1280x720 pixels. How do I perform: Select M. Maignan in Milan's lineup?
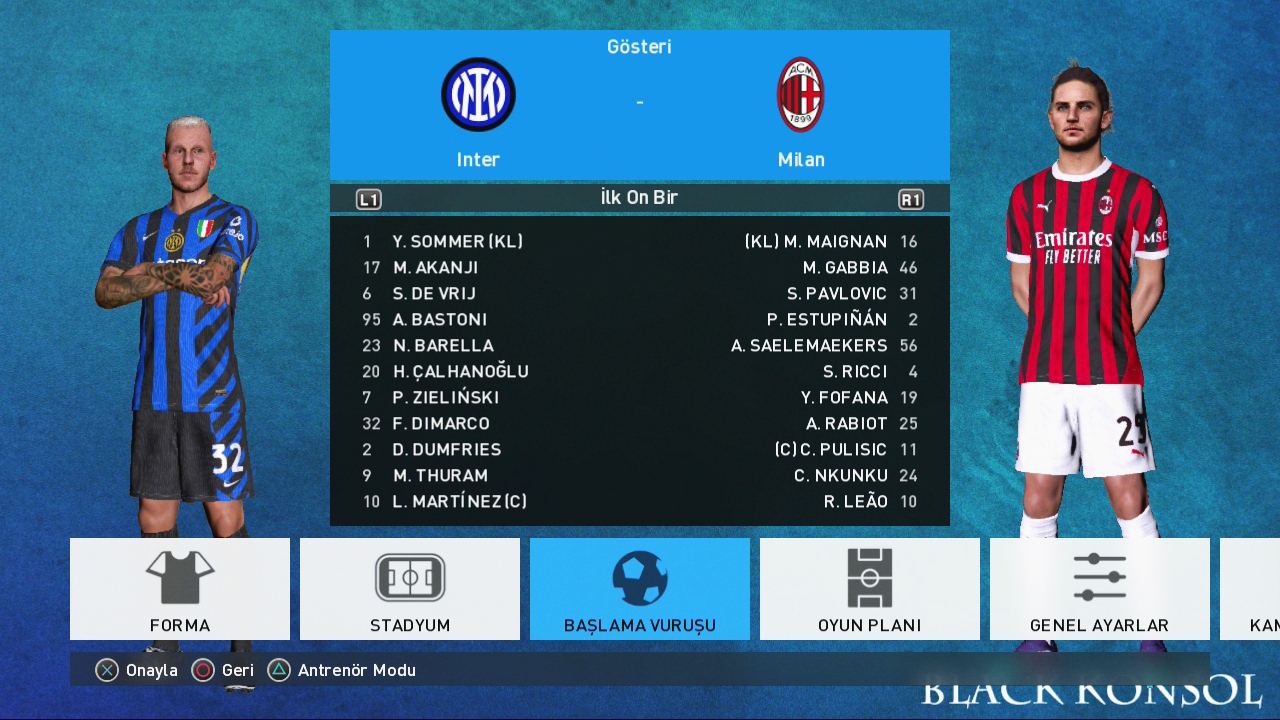(x=815, y=242)
